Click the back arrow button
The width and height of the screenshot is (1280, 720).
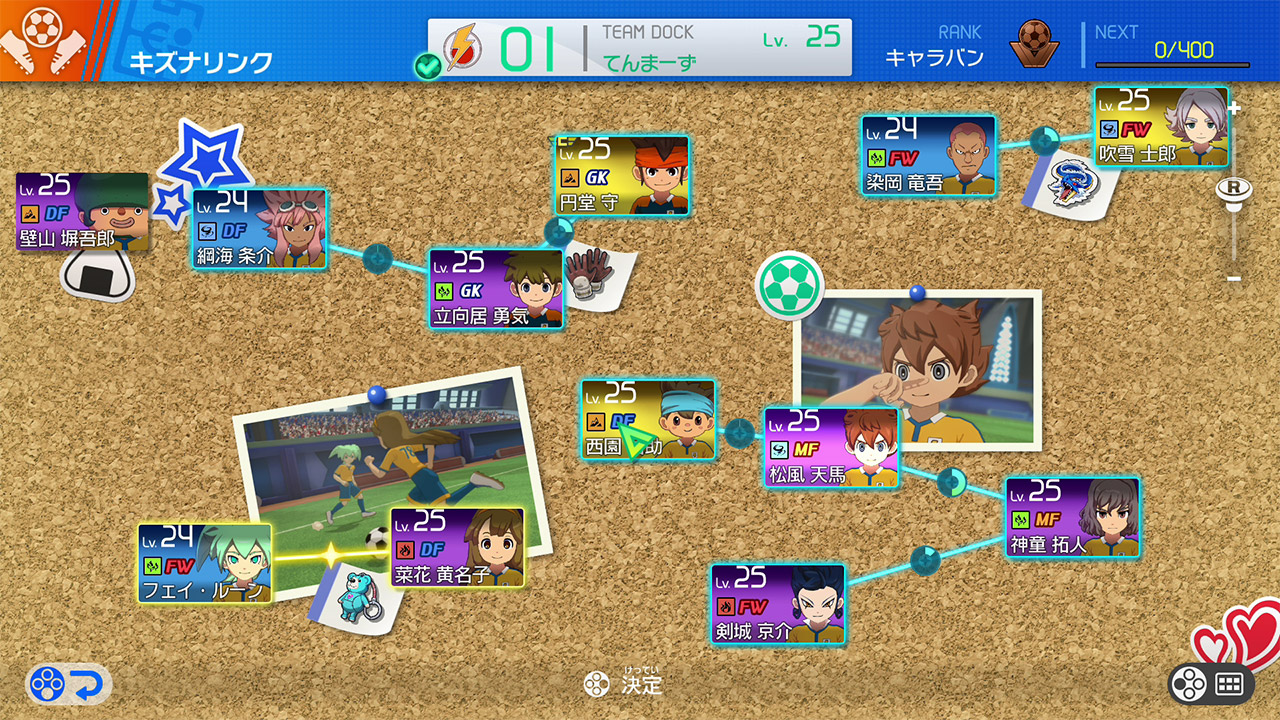(69, 685)
